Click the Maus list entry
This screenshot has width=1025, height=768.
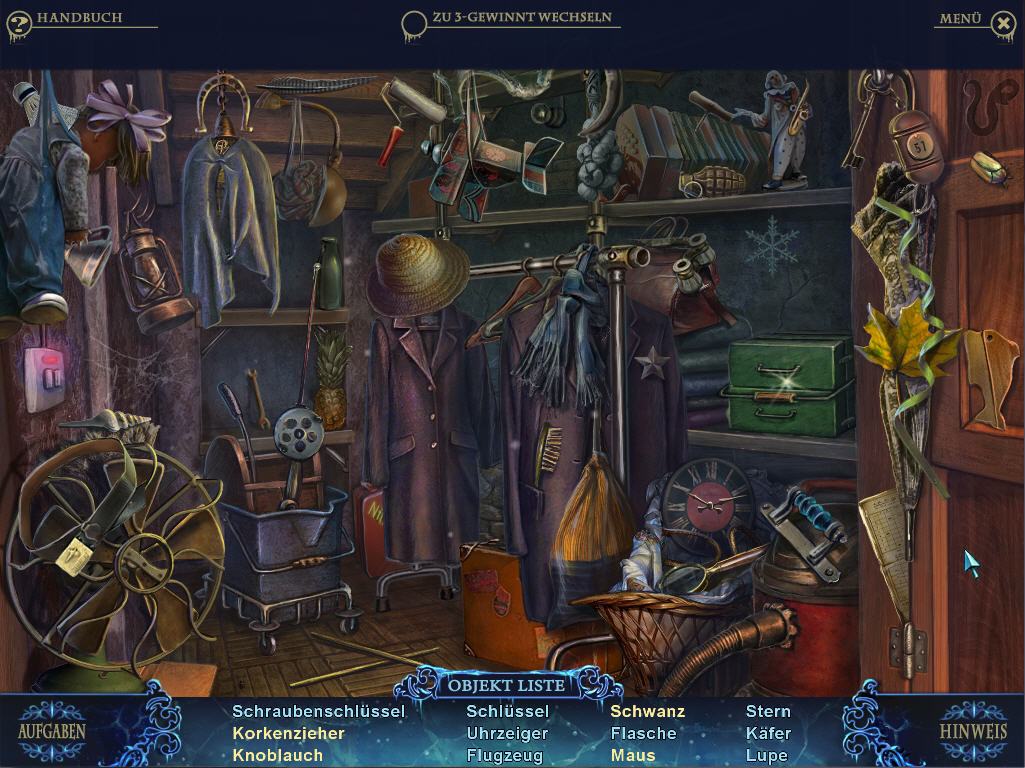633,755
